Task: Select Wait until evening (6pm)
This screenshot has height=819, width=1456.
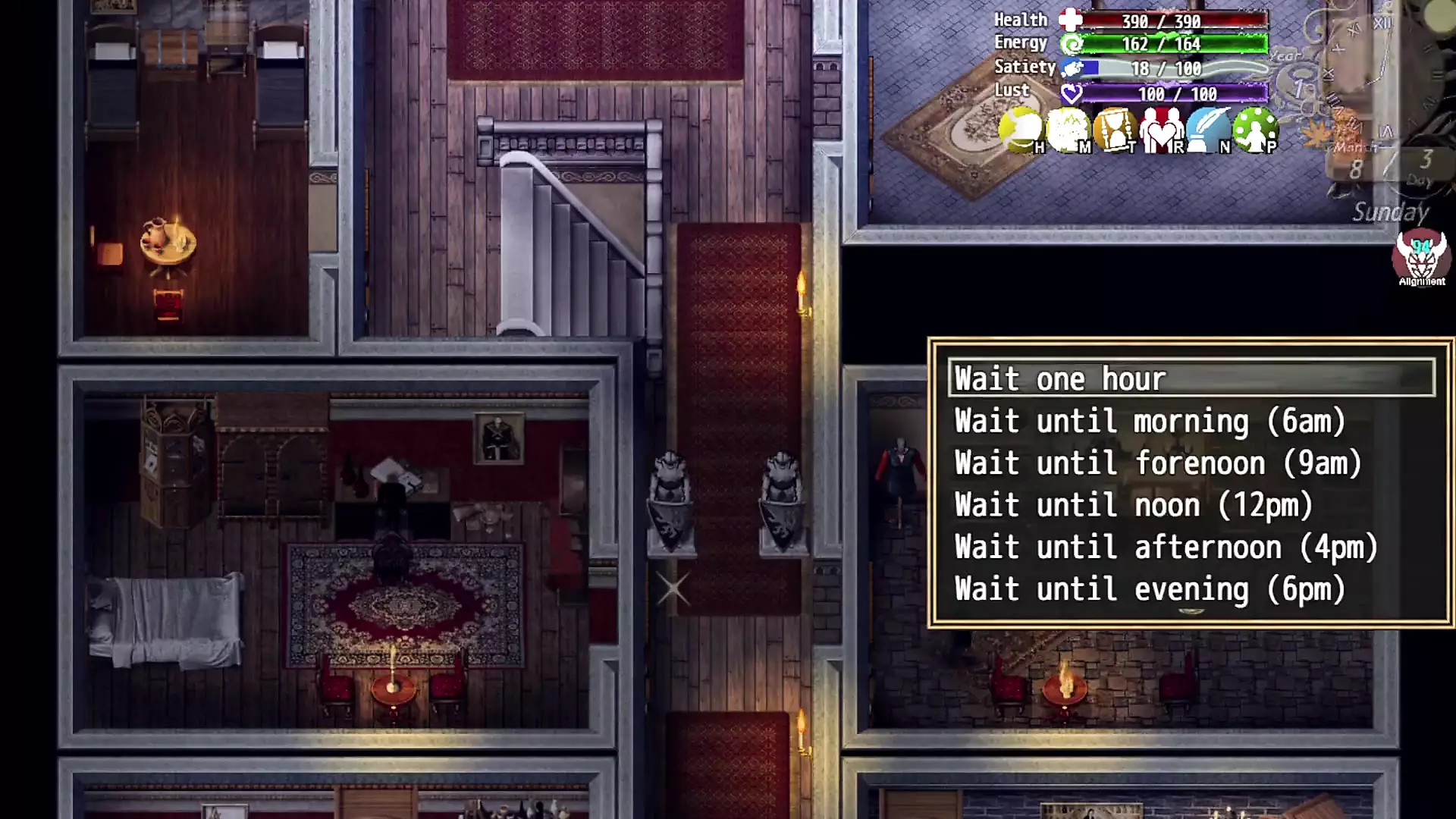Action: [x=1150, y=589]
